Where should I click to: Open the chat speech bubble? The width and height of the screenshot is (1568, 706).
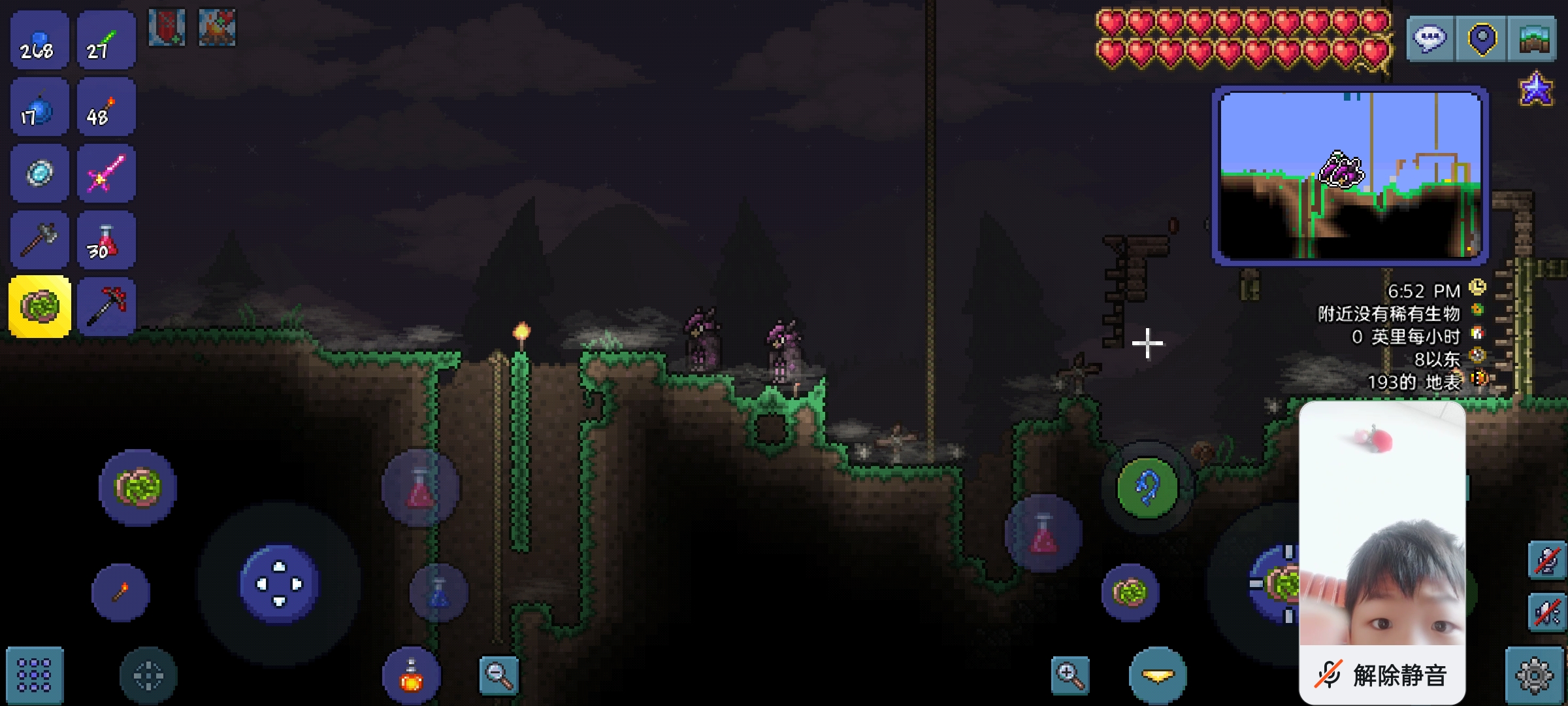pos(1429,39)
